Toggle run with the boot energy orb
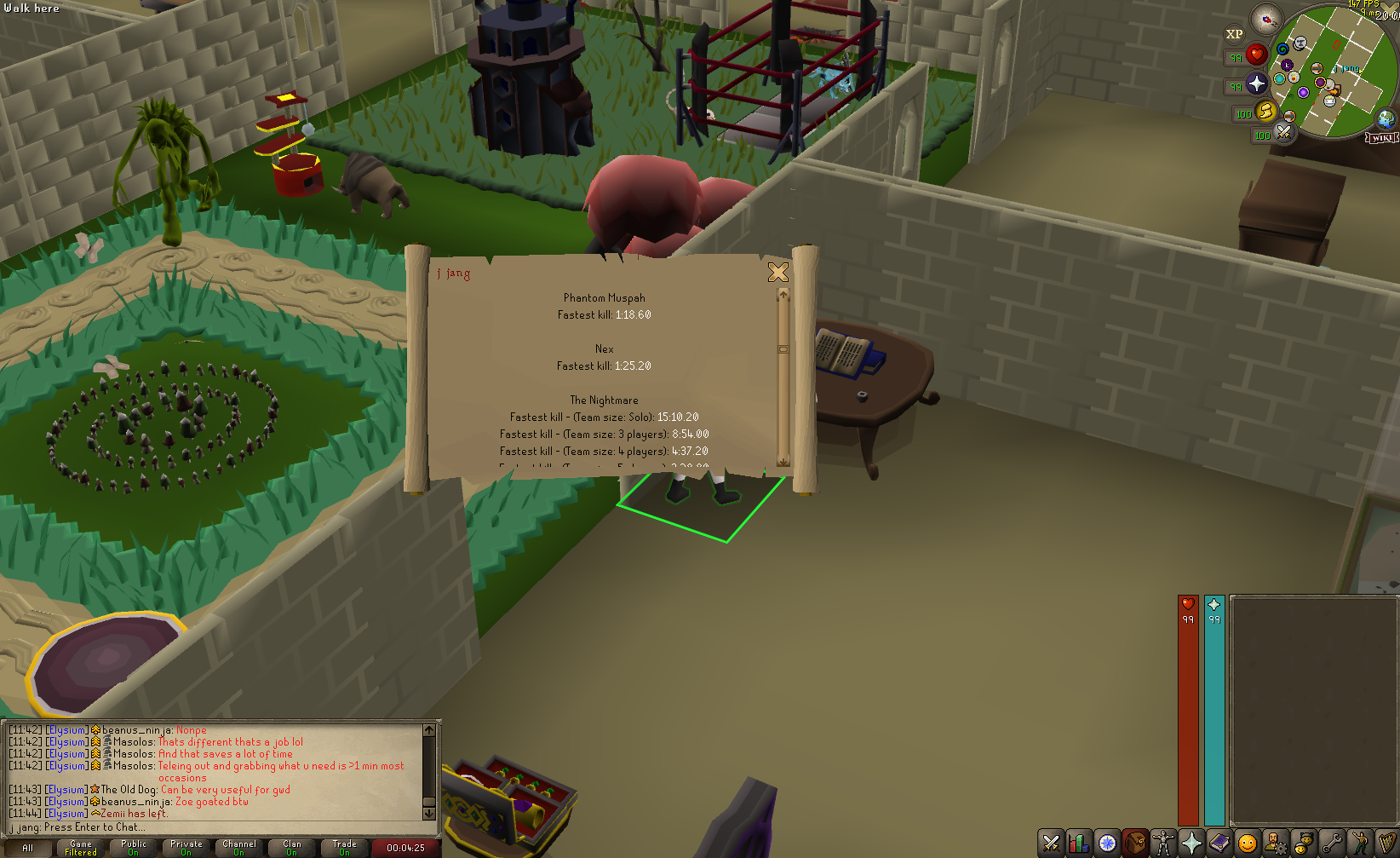The image size is (1400, 858). point(1265,112)
